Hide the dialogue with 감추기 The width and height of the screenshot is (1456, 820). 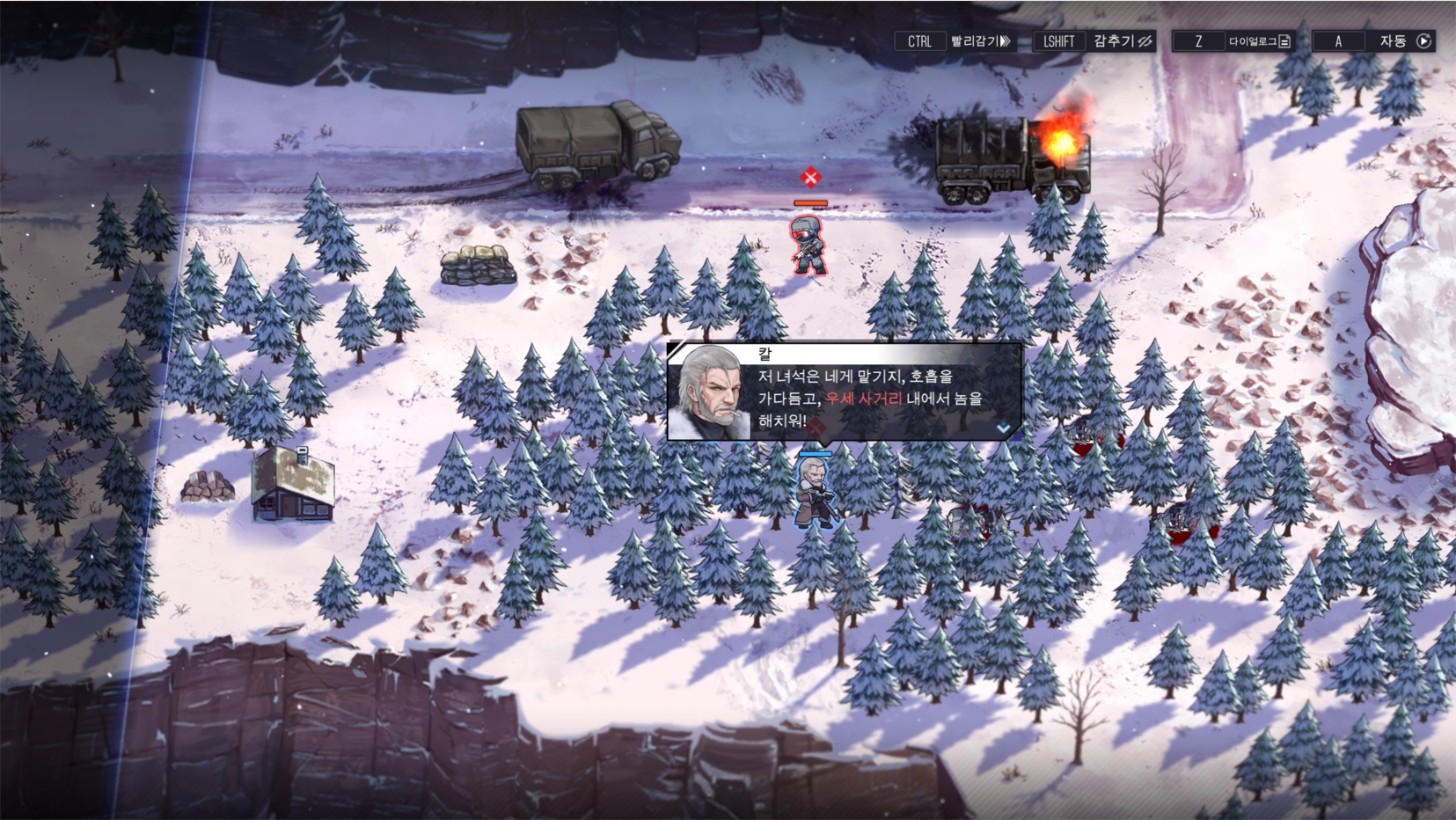click(1122, 41)
